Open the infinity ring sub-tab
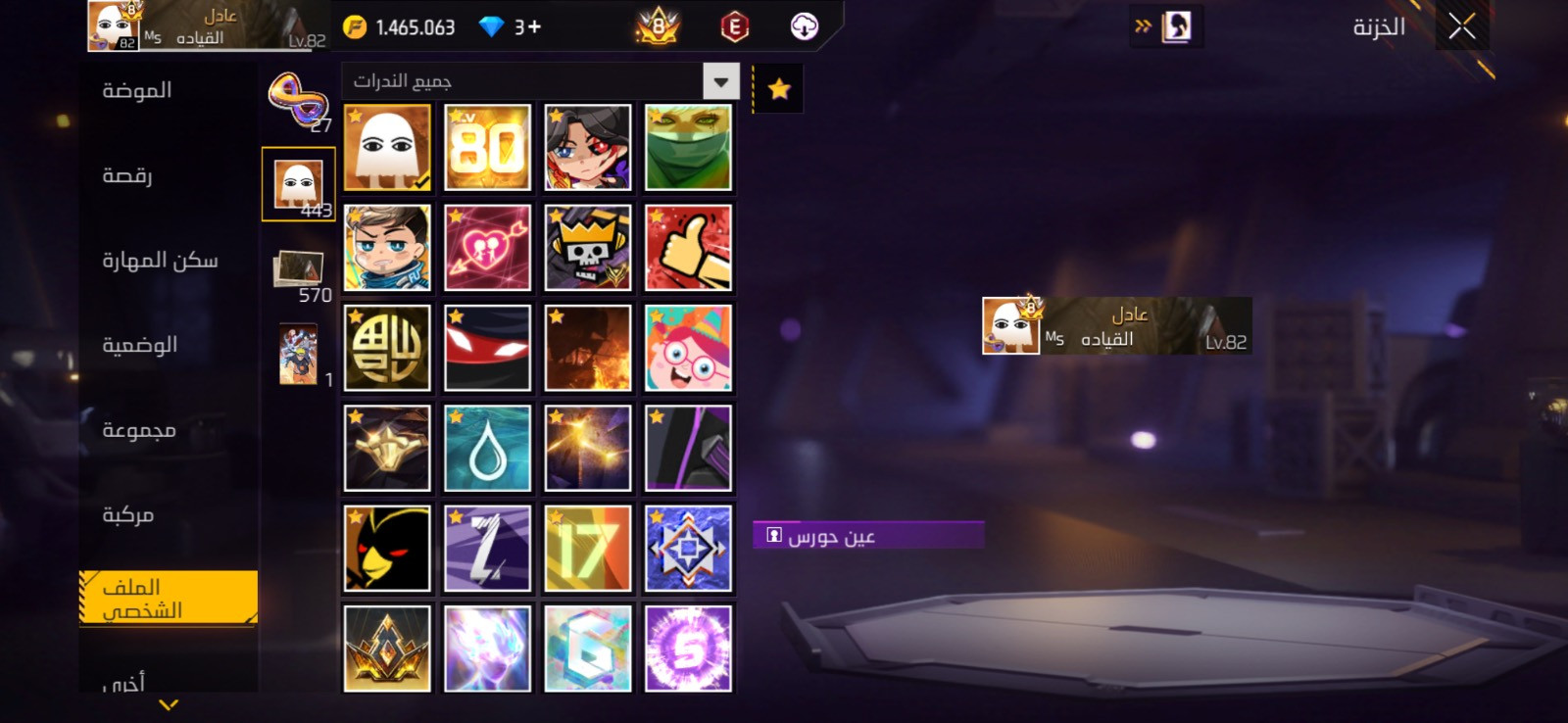The image size is (1568, 723). pyautogui.click(x=297, y=100)
